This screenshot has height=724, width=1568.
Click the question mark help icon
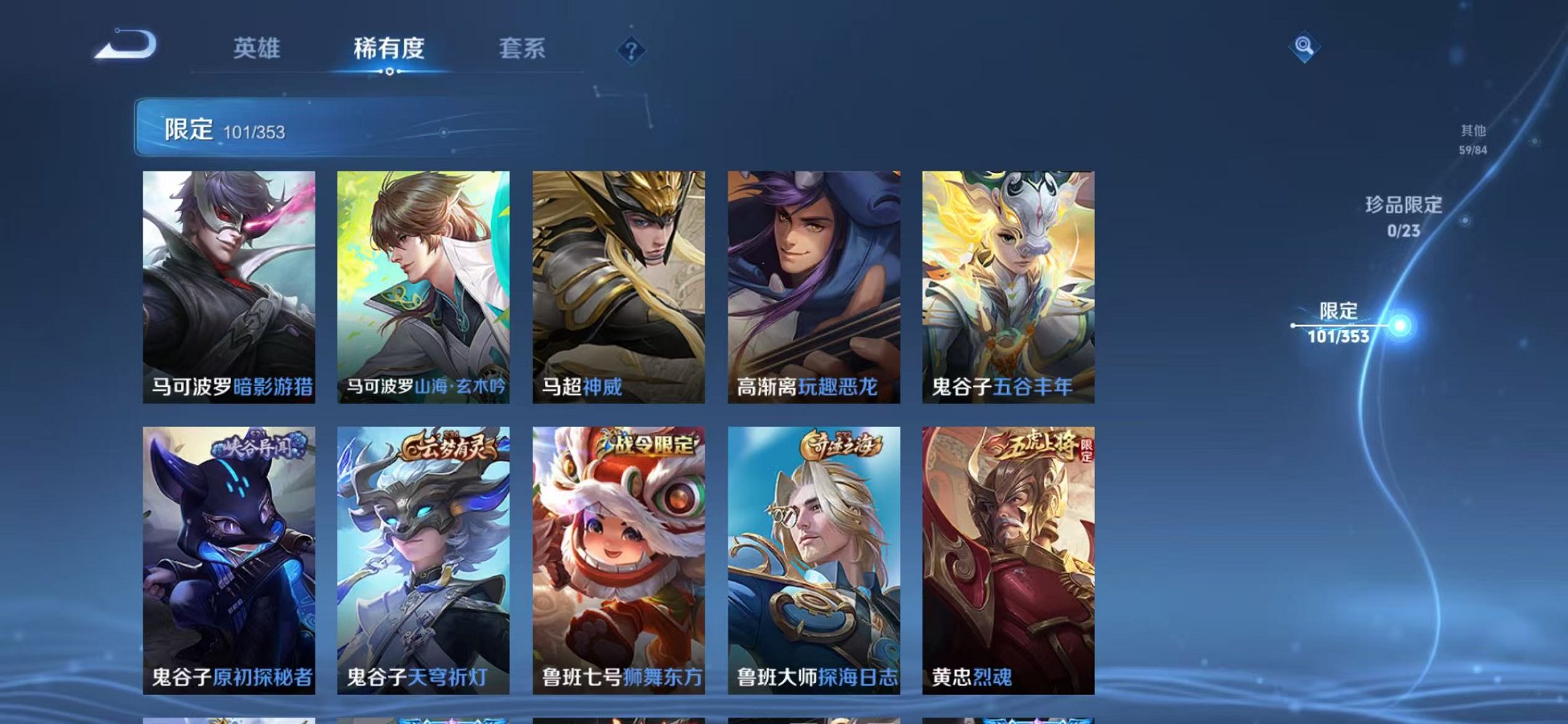[x=632, y=50]
